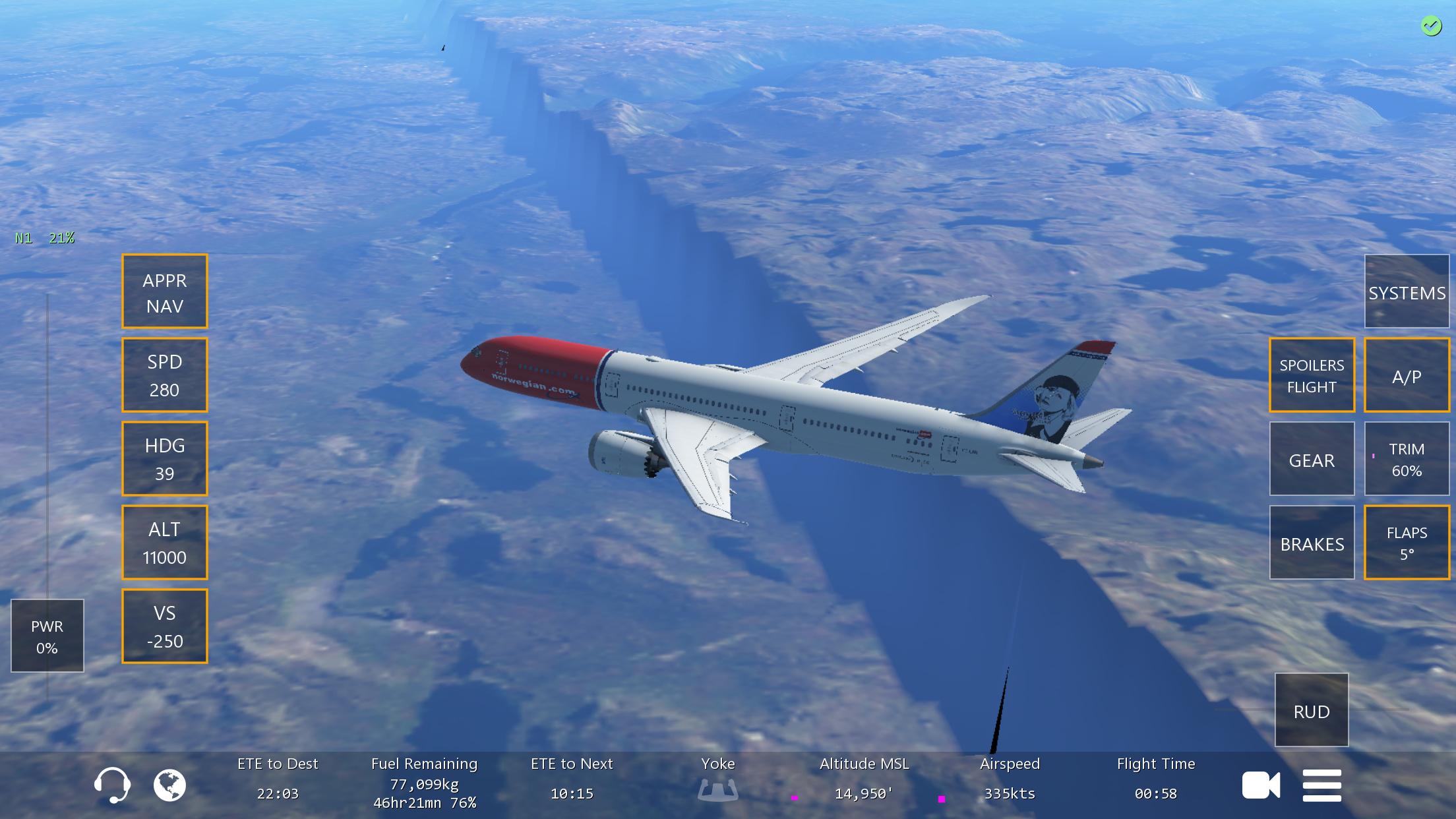Tap the green checkmark status icon

point(1431,26)
